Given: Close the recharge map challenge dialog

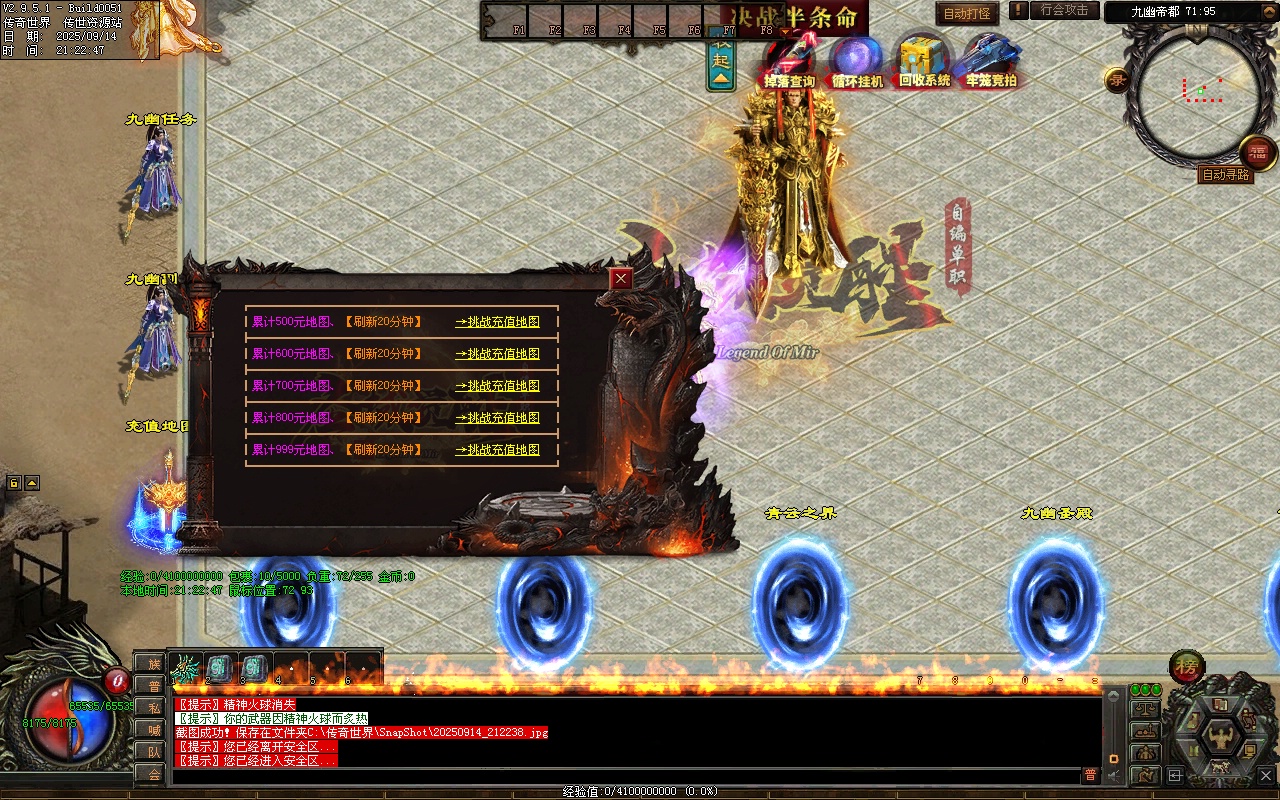Looking at the screenshot, I should click(622, 279).
